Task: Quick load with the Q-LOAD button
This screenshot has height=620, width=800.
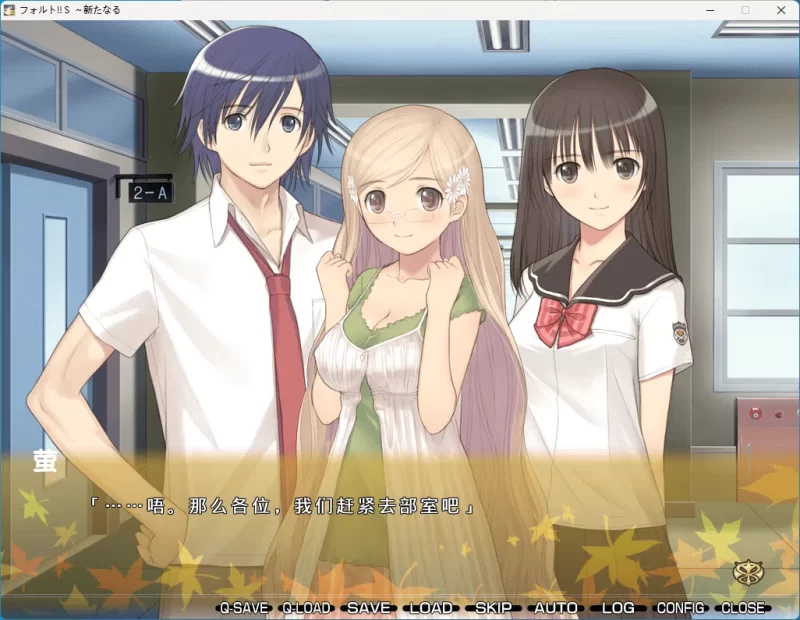Action: pyautogui.click(x=306, y=607)
